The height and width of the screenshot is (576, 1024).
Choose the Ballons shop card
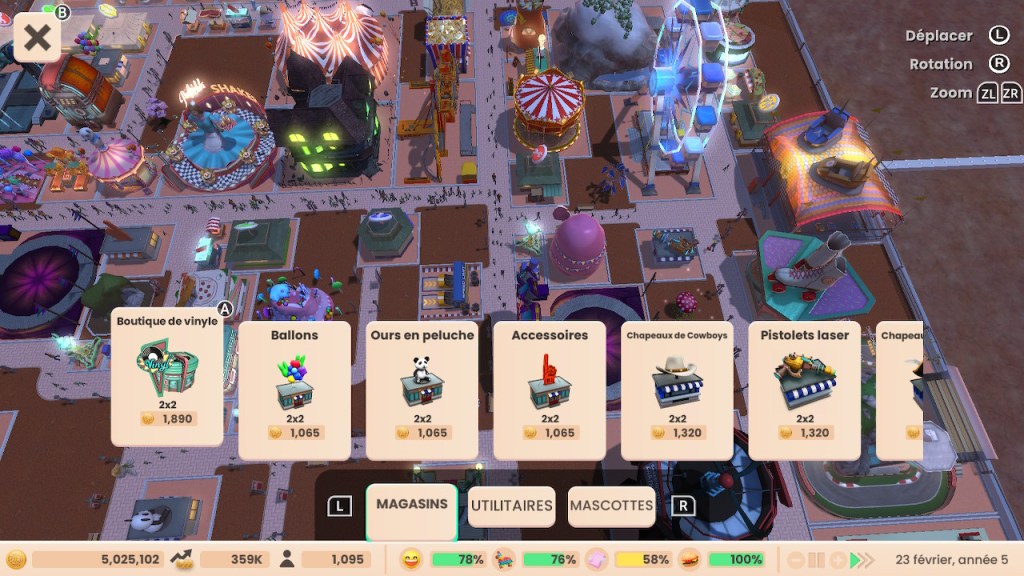[294, 389]
